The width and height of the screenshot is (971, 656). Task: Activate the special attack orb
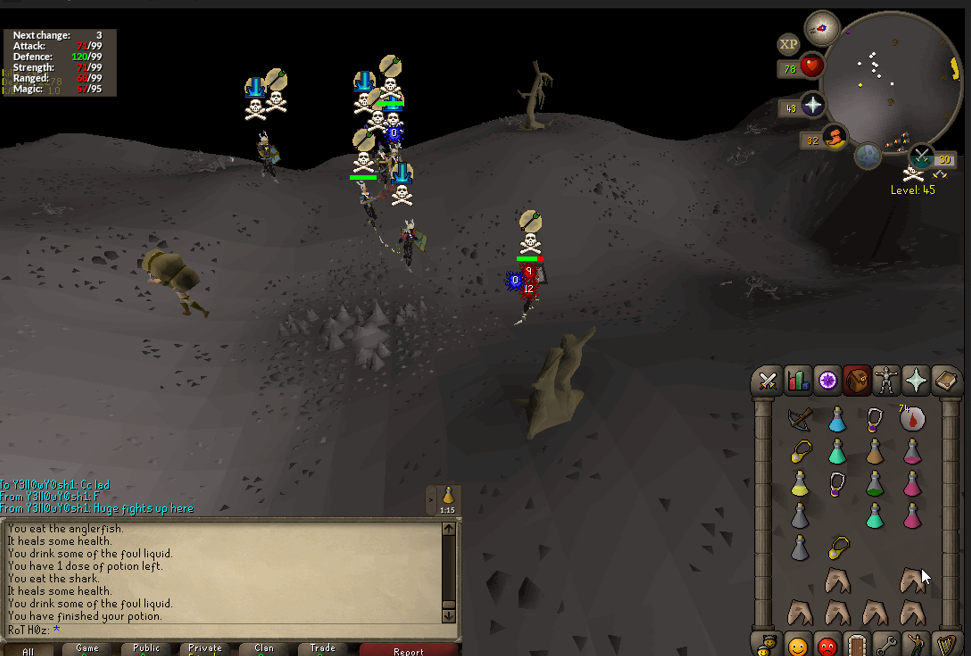click(920, 156)
